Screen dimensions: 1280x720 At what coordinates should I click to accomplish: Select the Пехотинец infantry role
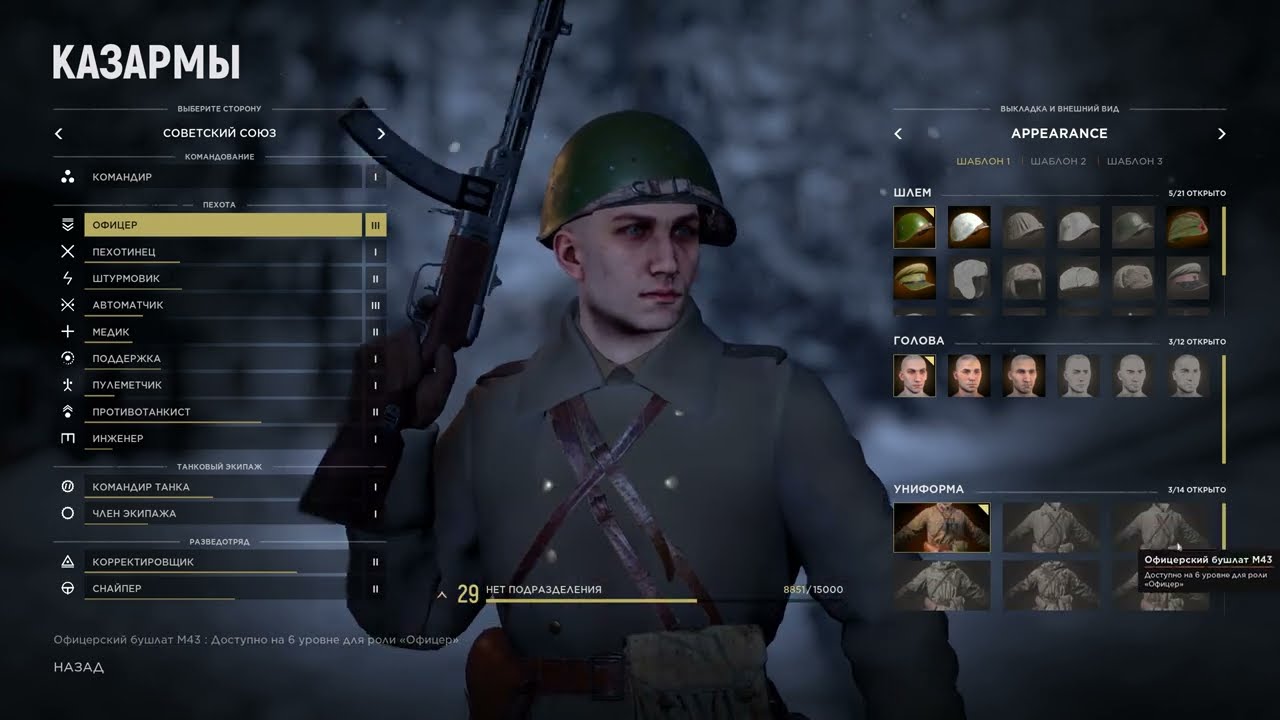pyautogui.click(x=220, y=252)
